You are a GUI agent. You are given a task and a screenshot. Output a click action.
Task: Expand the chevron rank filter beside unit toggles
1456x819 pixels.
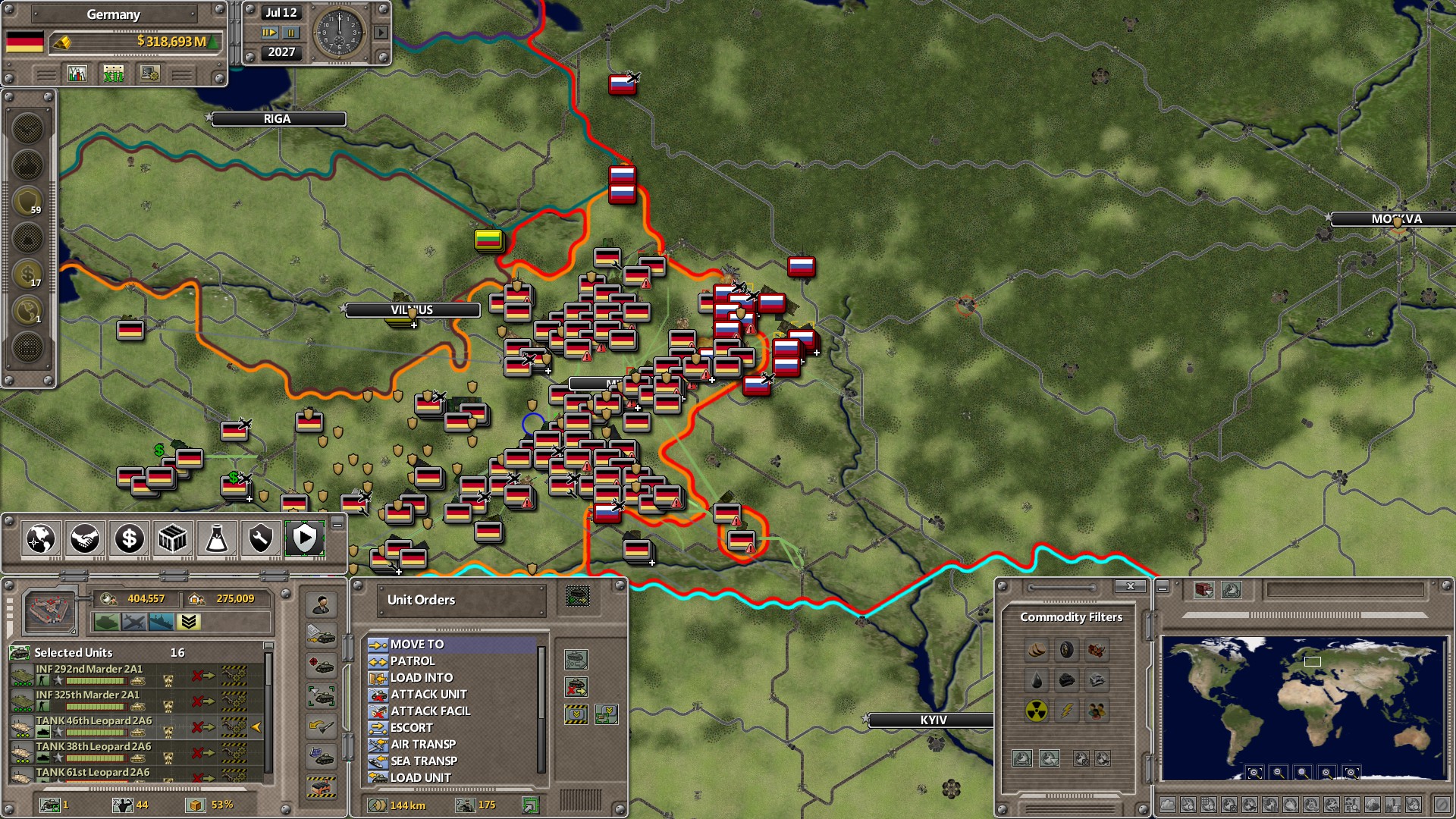click(x=188, y=622)
